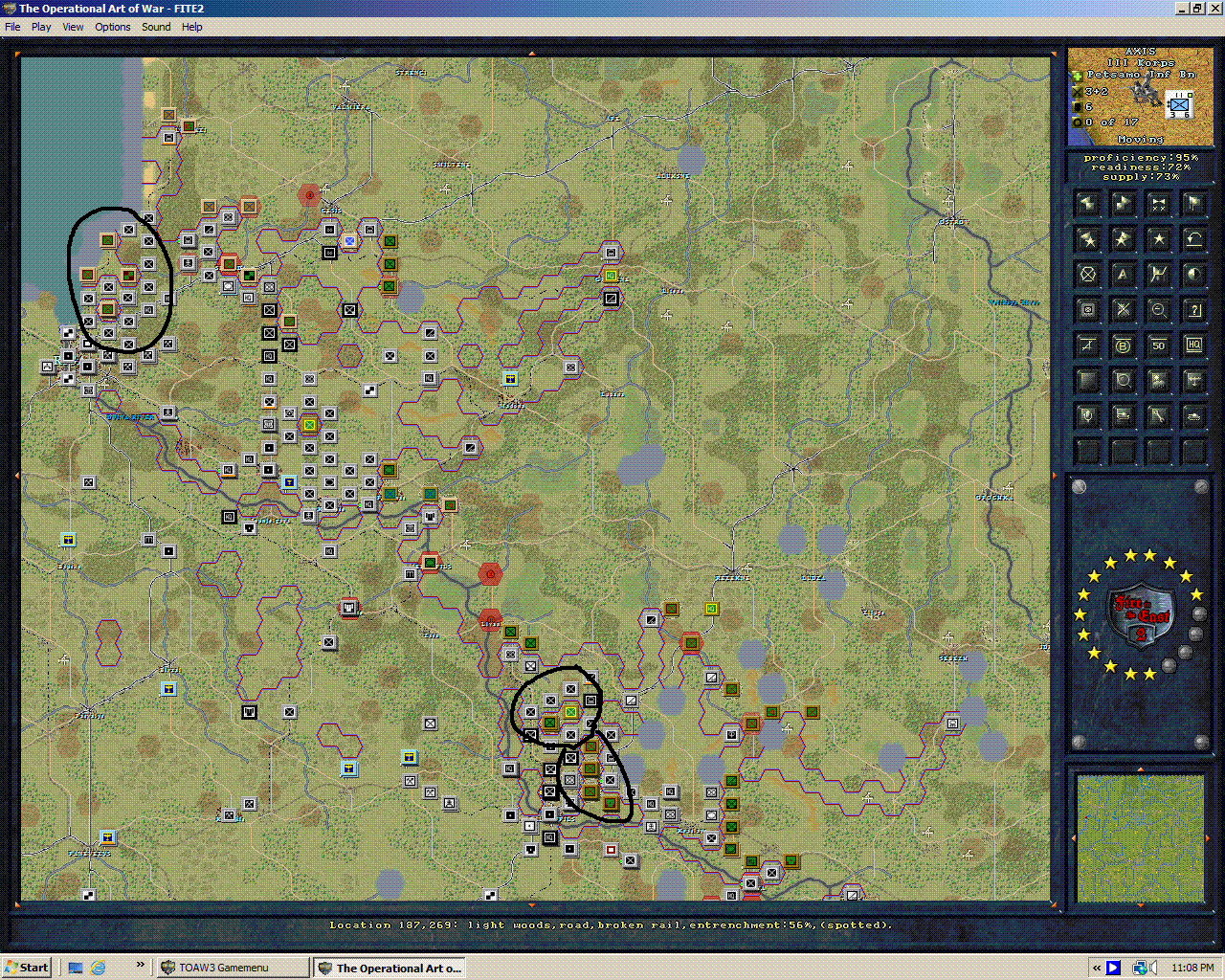Toggle HQ display with the HQ icon
Image resolution: width=1225 pixels, height=980 pixels.
click(x=1193, y=345)
